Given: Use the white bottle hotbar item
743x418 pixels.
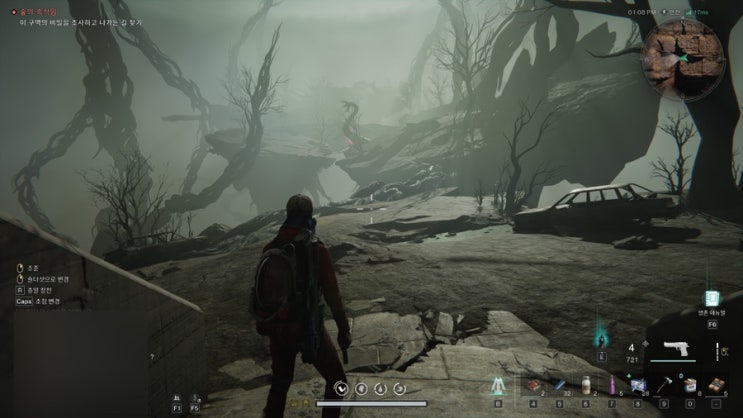Looking at the screenshot, I should click(x=587, y=385).
